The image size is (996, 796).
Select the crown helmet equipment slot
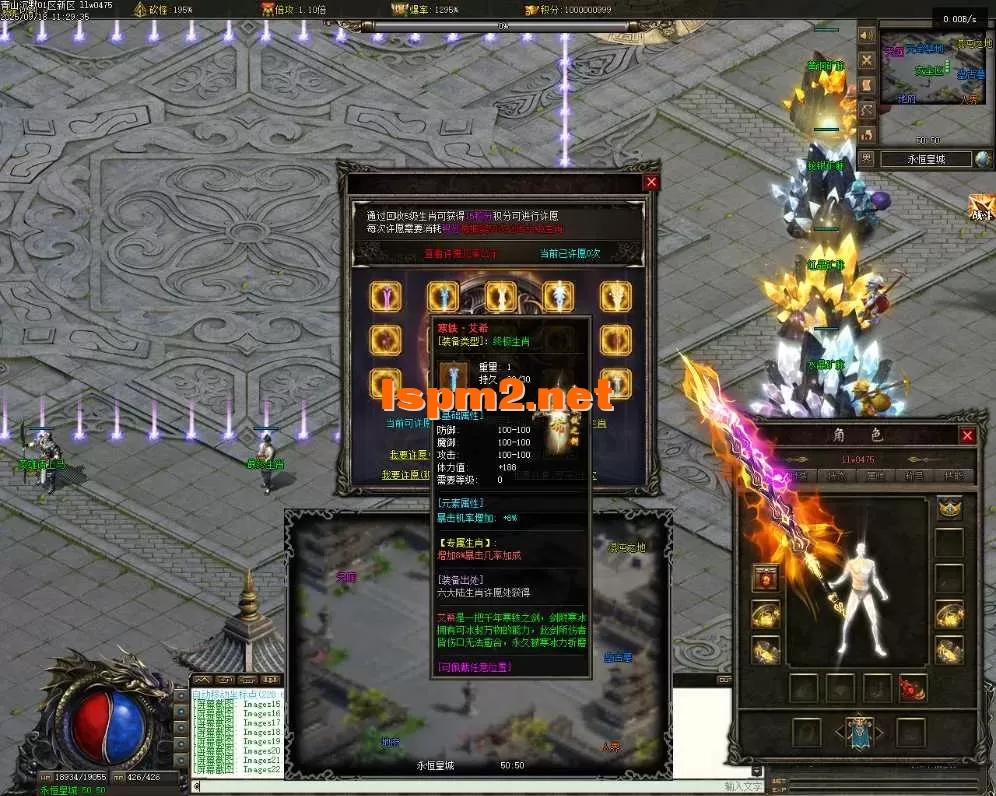pyautogui.click(x=949, y=508)
